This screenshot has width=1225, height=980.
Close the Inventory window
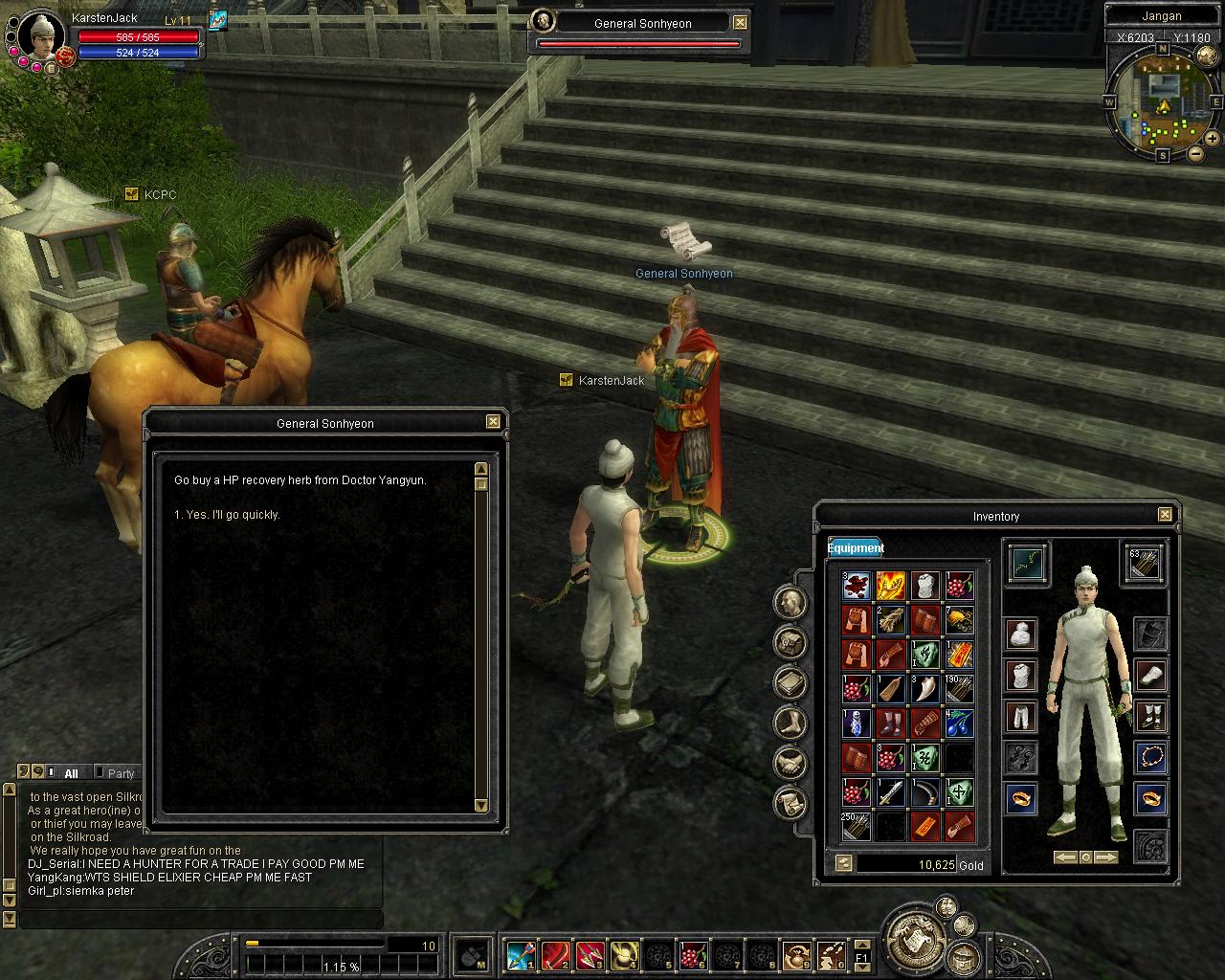1165,515
